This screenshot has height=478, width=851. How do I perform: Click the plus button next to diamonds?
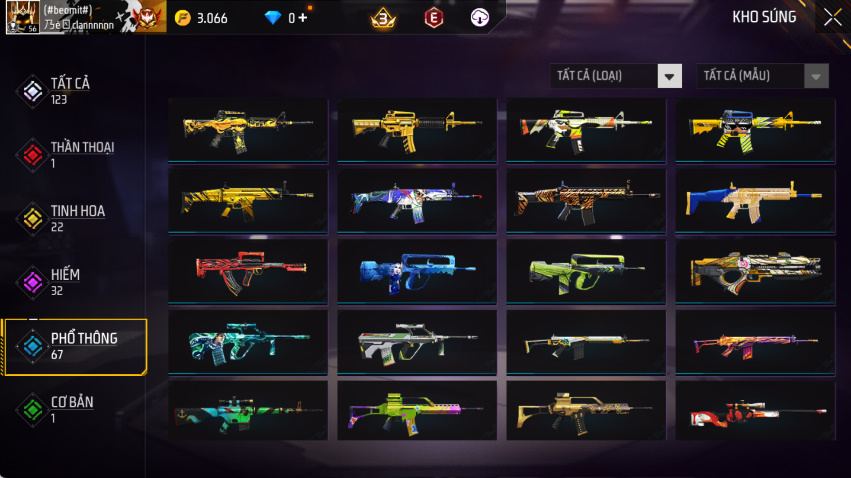coord(301,17)
